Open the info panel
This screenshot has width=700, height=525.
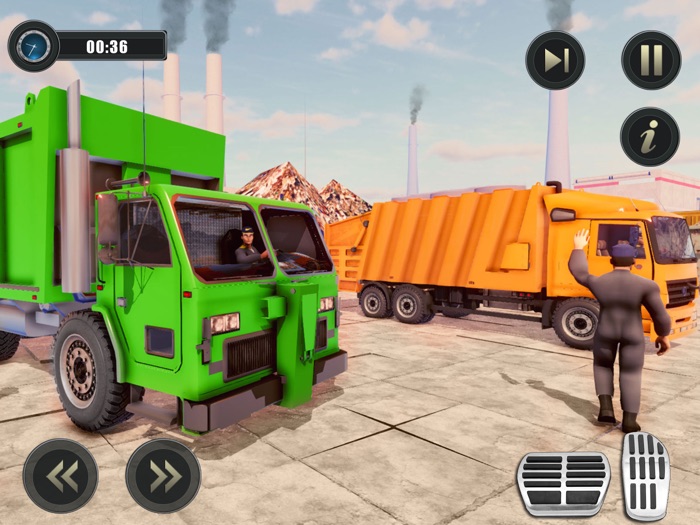[651, 136]
